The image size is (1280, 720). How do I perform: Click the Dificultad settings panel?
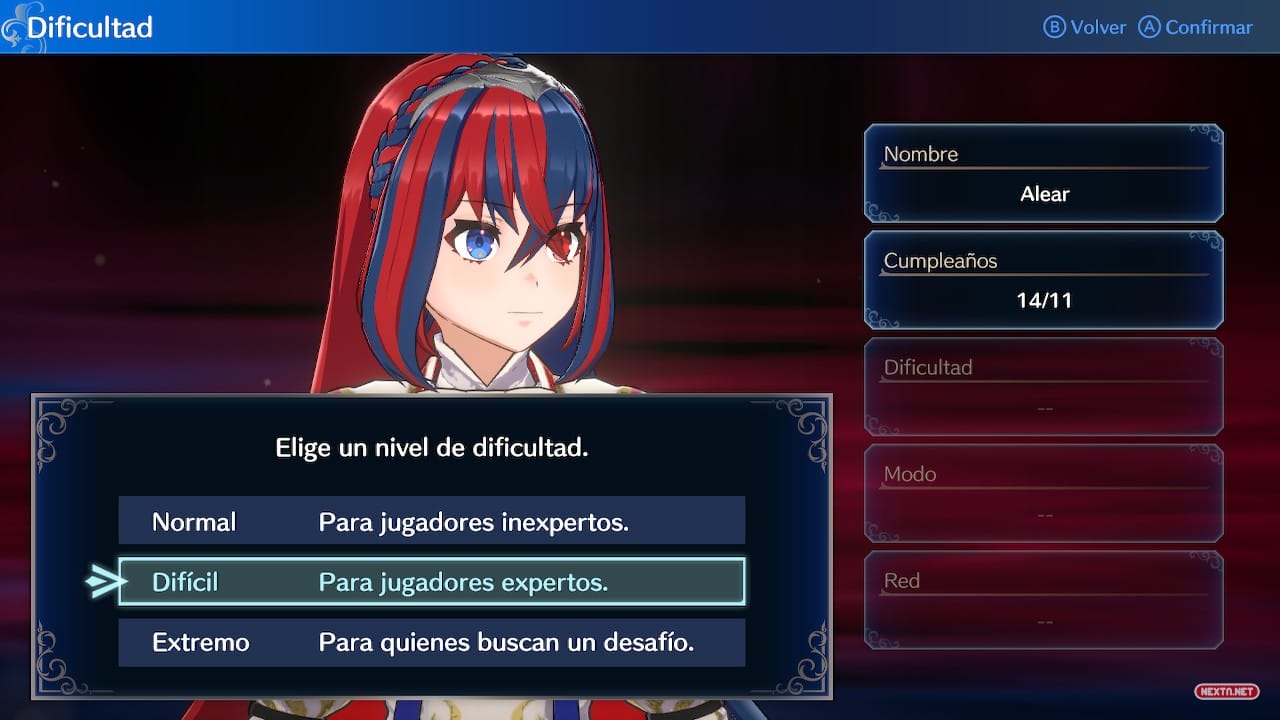1043,387
